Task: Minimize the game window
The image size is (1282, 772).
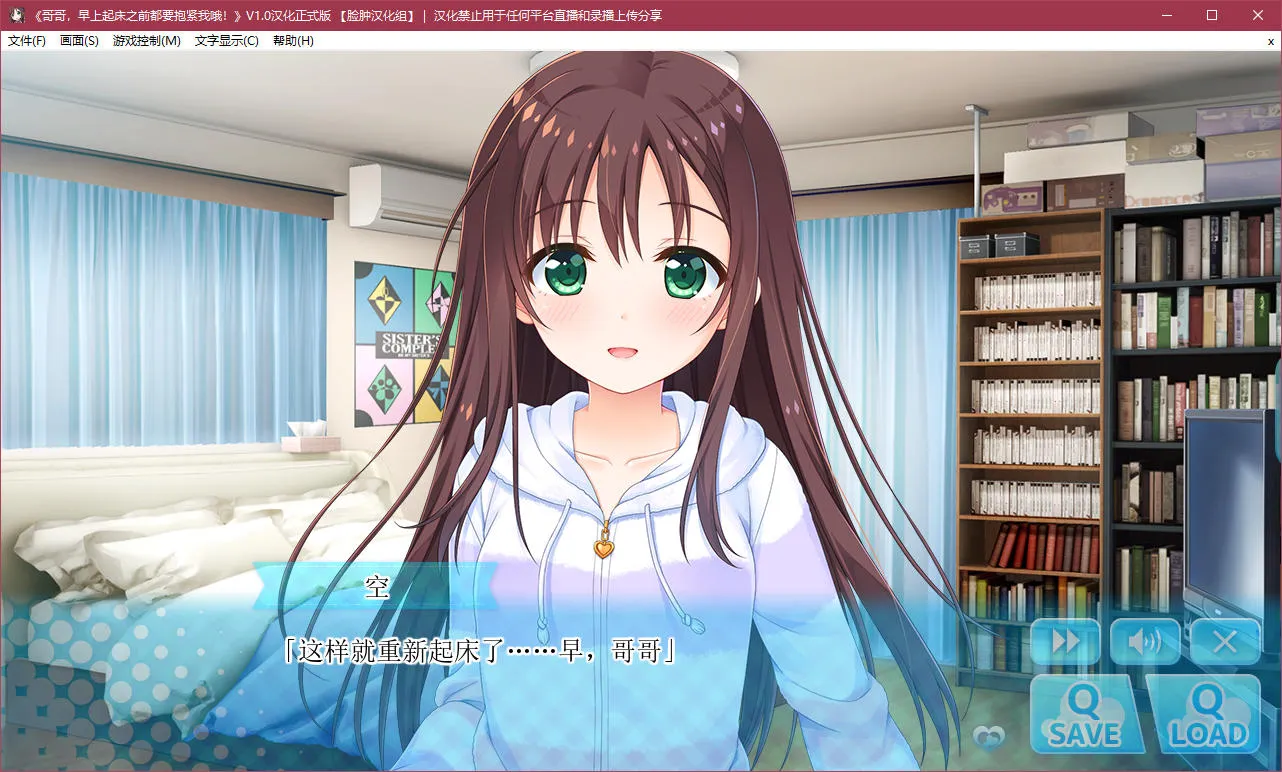Action: click(1166, 15)
